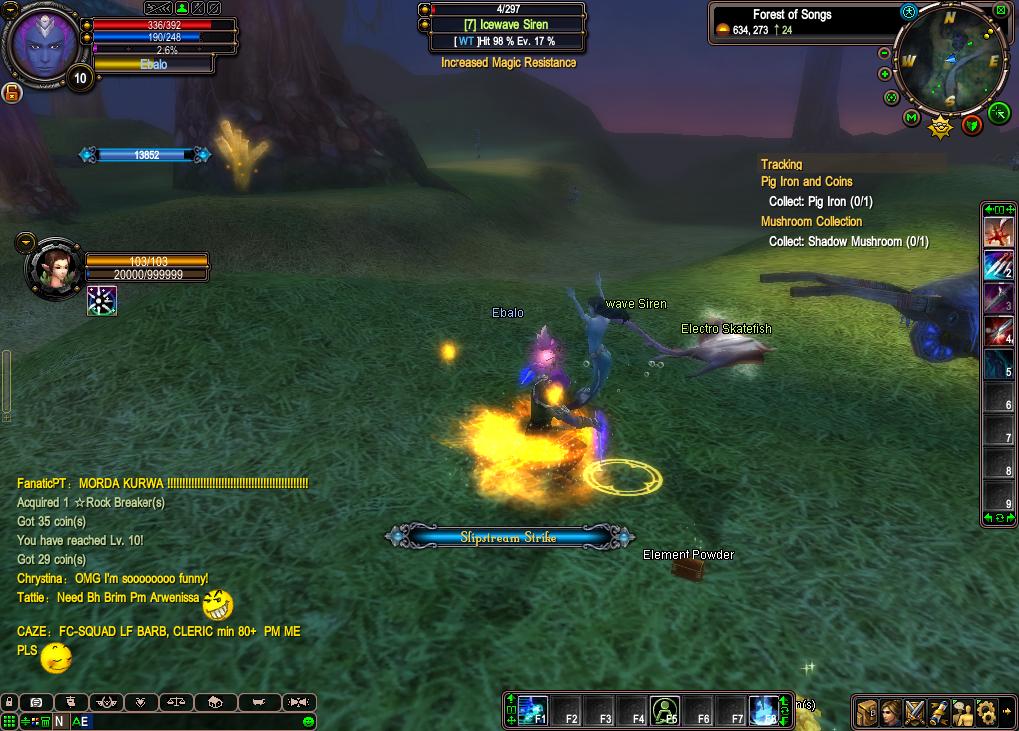Screen dimensions: 1019x731
Task: Click the green cursor button by the minimap
Action: [x=999, y=113]
